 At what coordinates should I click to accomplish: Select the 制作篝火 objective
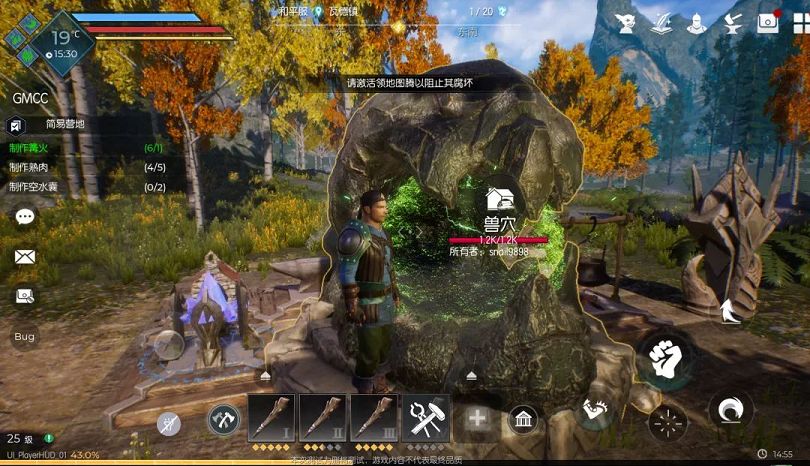click(30, 148)
